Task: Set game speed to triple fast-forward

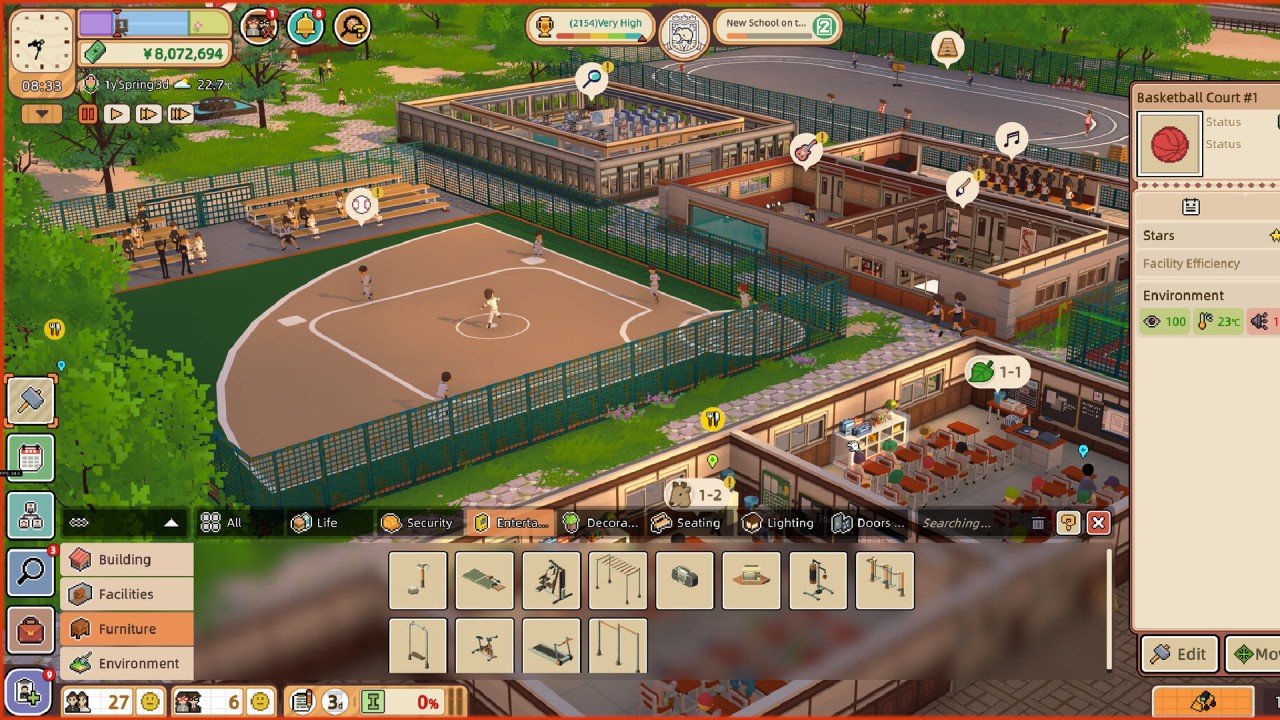Action: pyautogui.click(x=180, y=114)
